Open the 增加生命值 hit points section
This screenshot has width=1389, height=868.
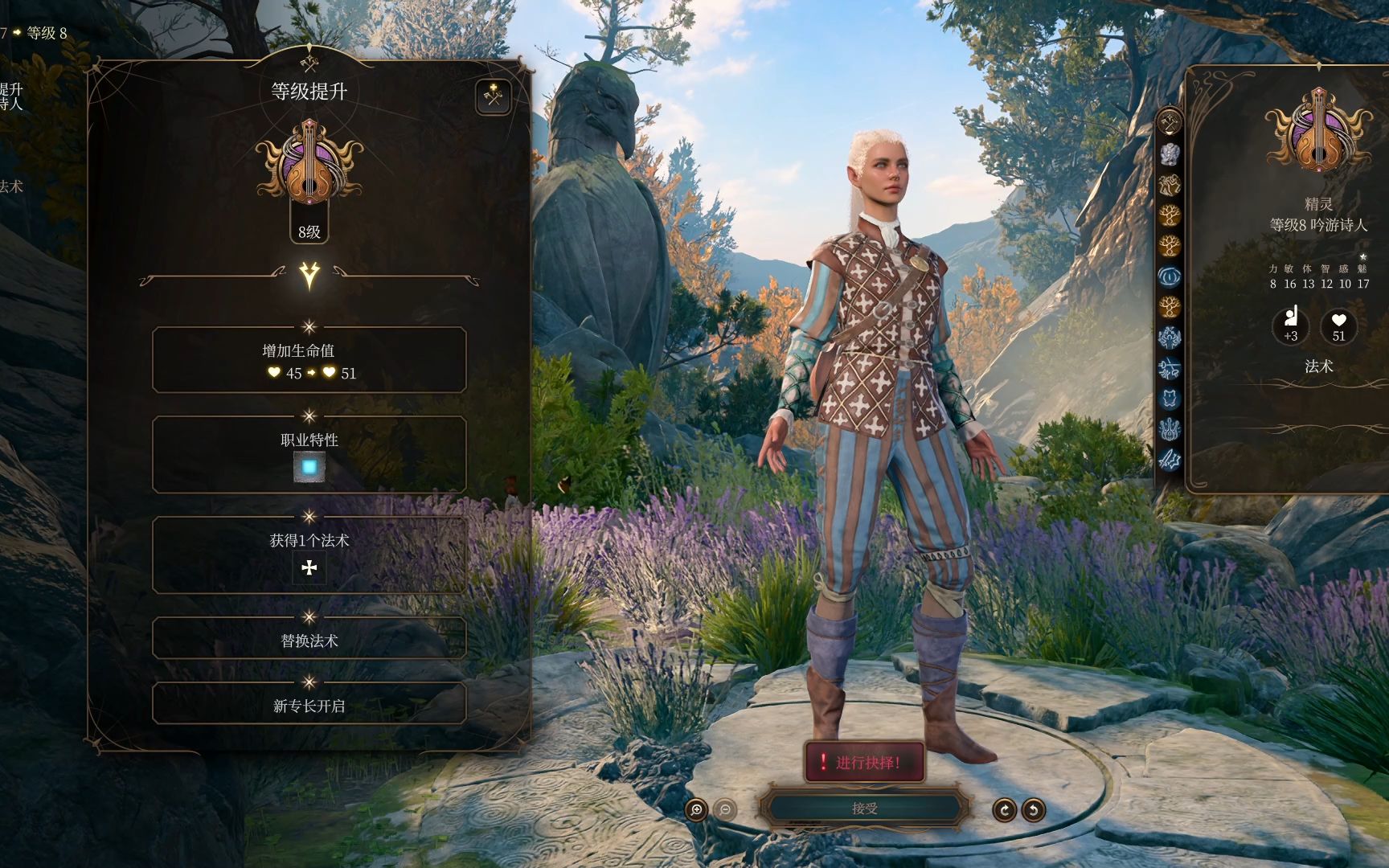[x=309, y=360]
